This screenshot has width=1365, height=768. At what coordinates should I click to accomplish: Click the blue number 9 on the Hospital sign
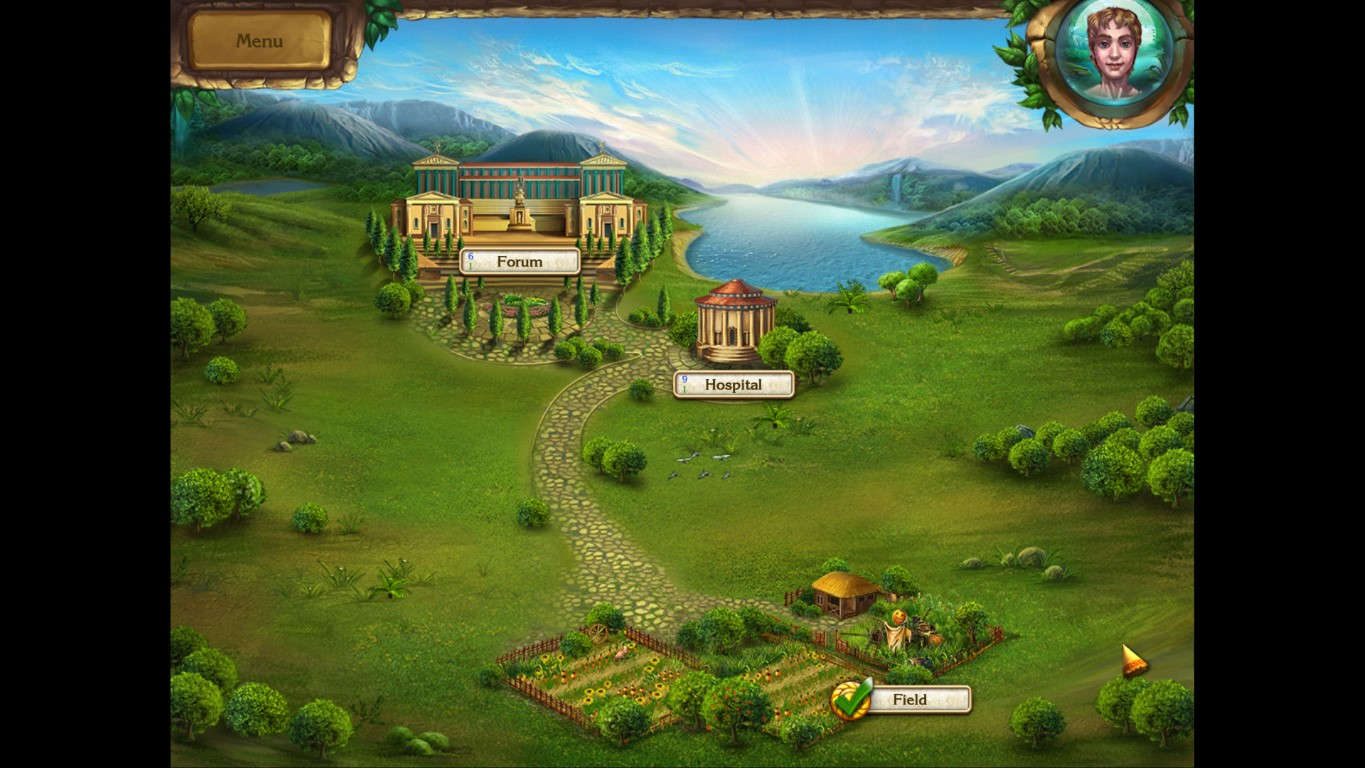684,379
